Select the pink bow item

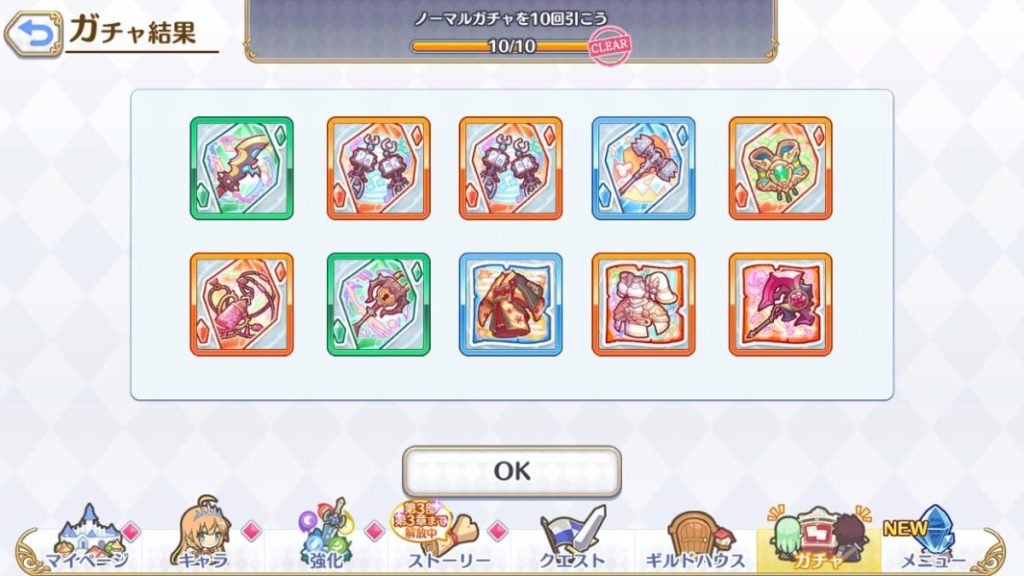pyautogui.click(x=242, y=304)
